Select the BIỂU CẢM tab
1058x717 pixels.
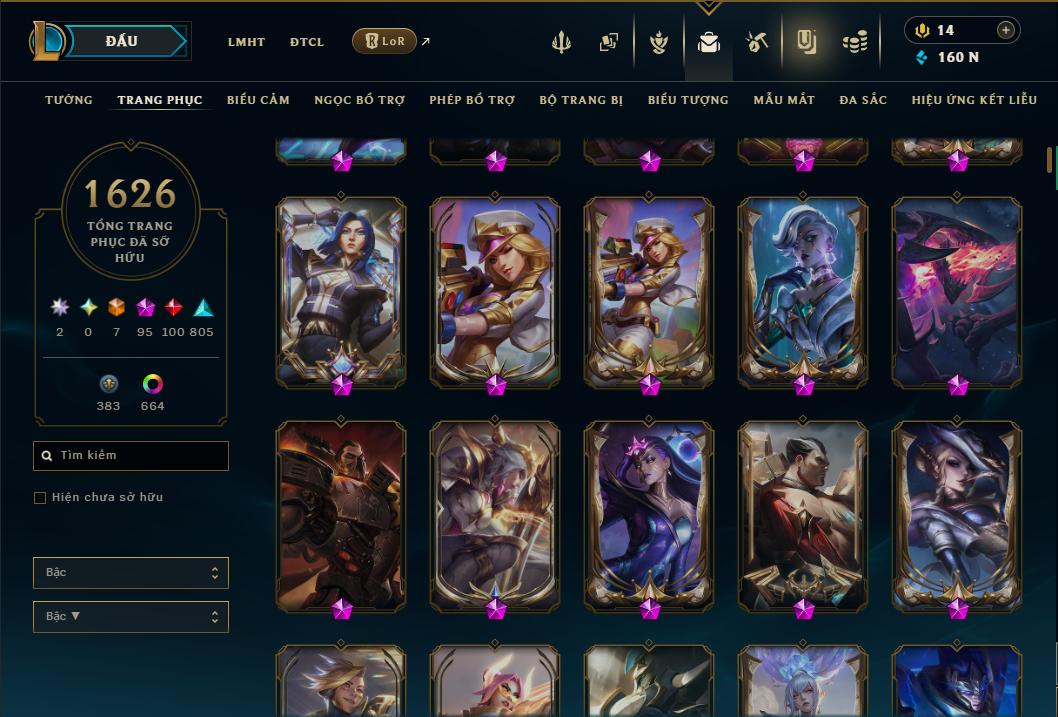pos(258,100)
